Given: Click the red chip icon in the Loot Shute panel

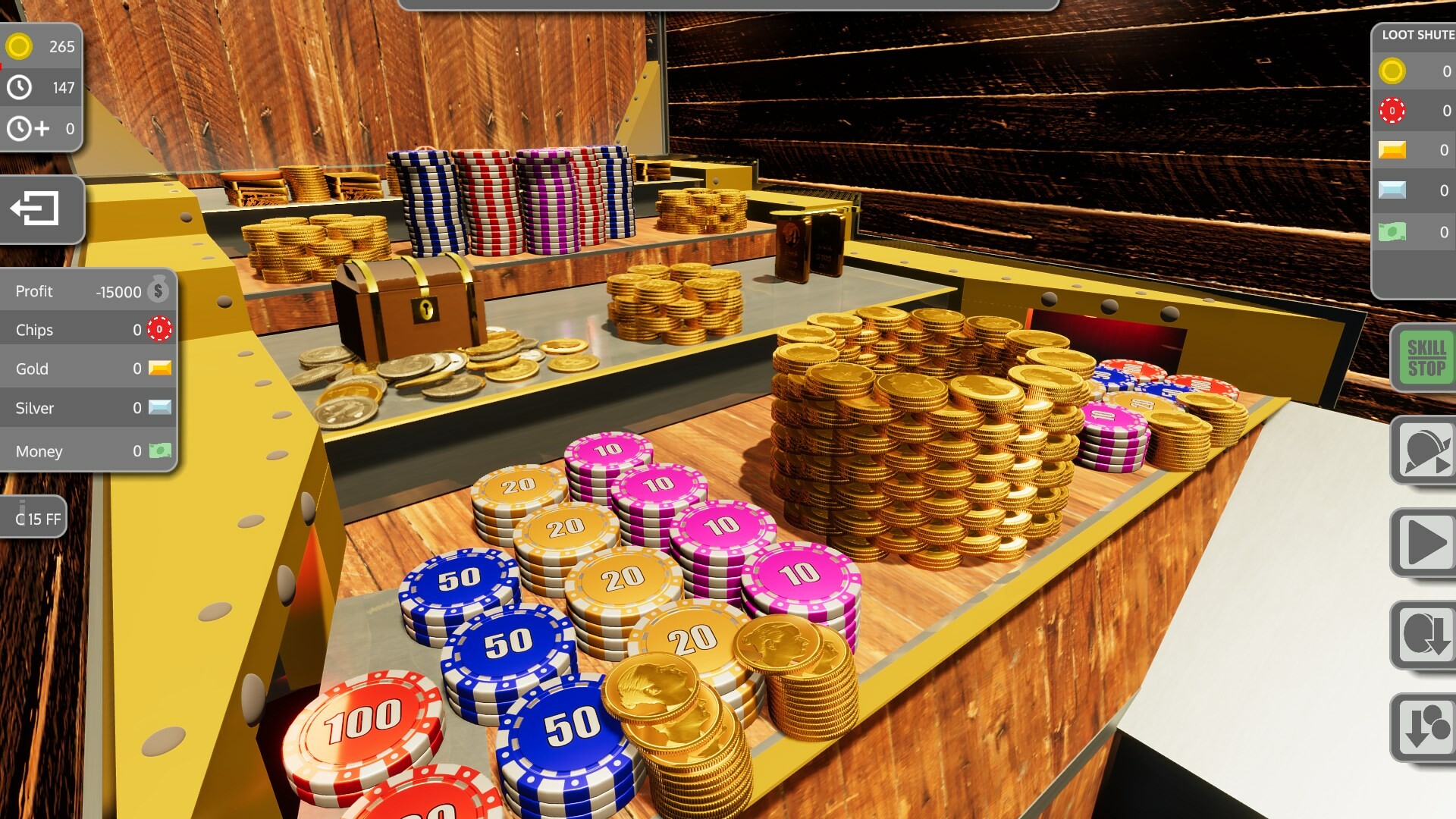Looking at the screenshot, I should click(x=1394, y=111).
